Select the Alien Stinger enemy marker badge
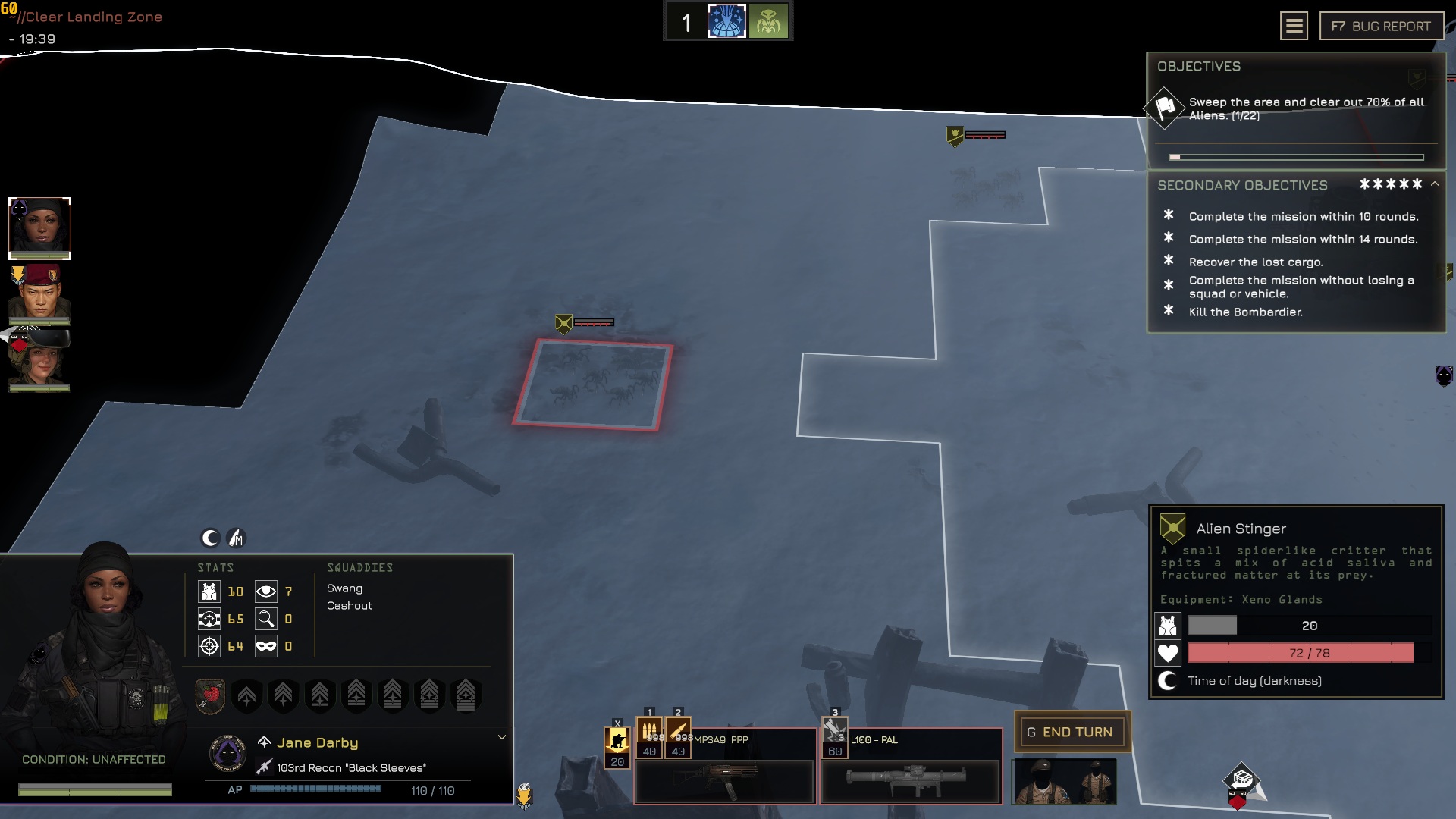 pos(563,324)
